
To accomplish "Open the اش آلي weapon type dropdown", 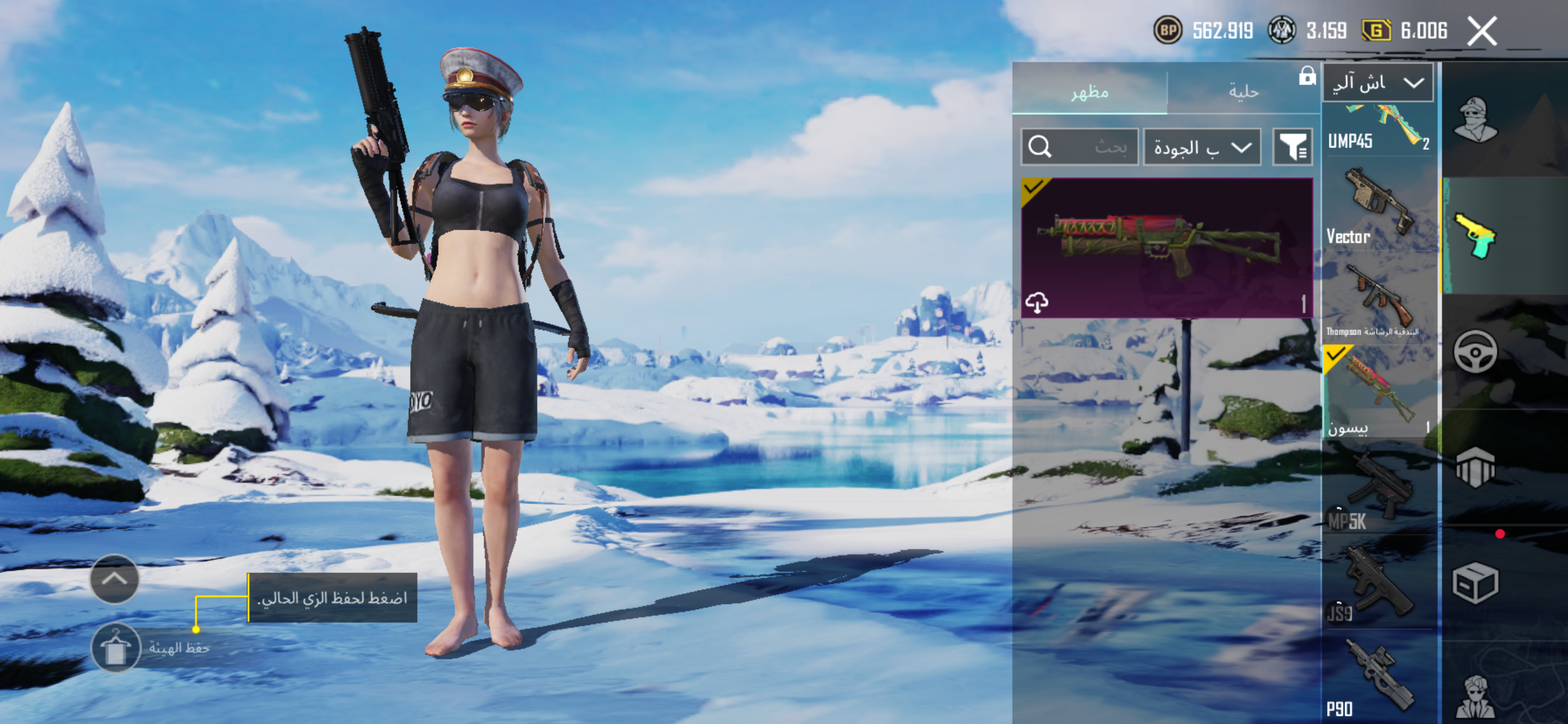I will click(1377, 83).
